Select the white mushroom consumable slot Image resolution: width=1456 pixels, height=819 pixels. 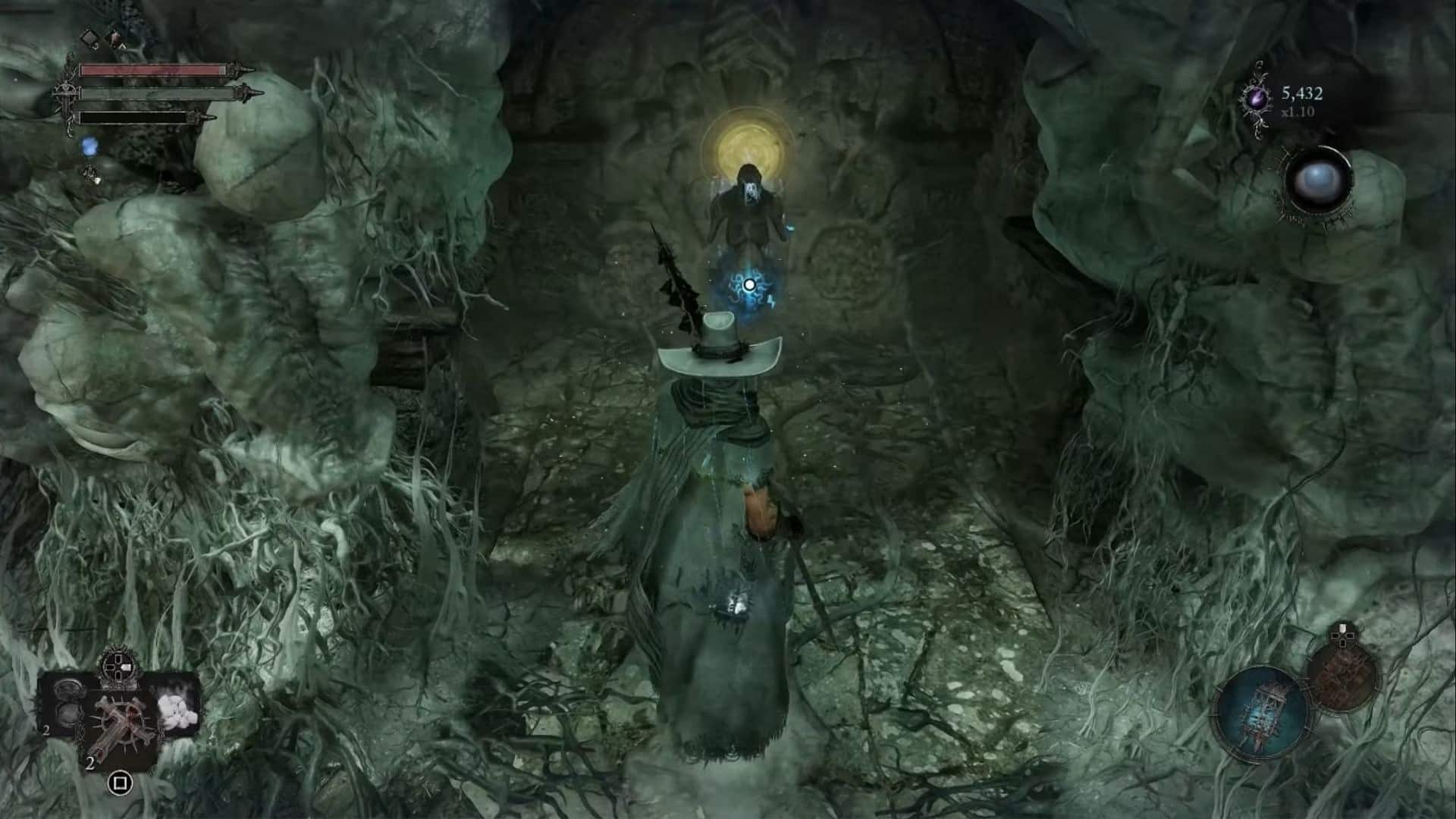point(177,711)
